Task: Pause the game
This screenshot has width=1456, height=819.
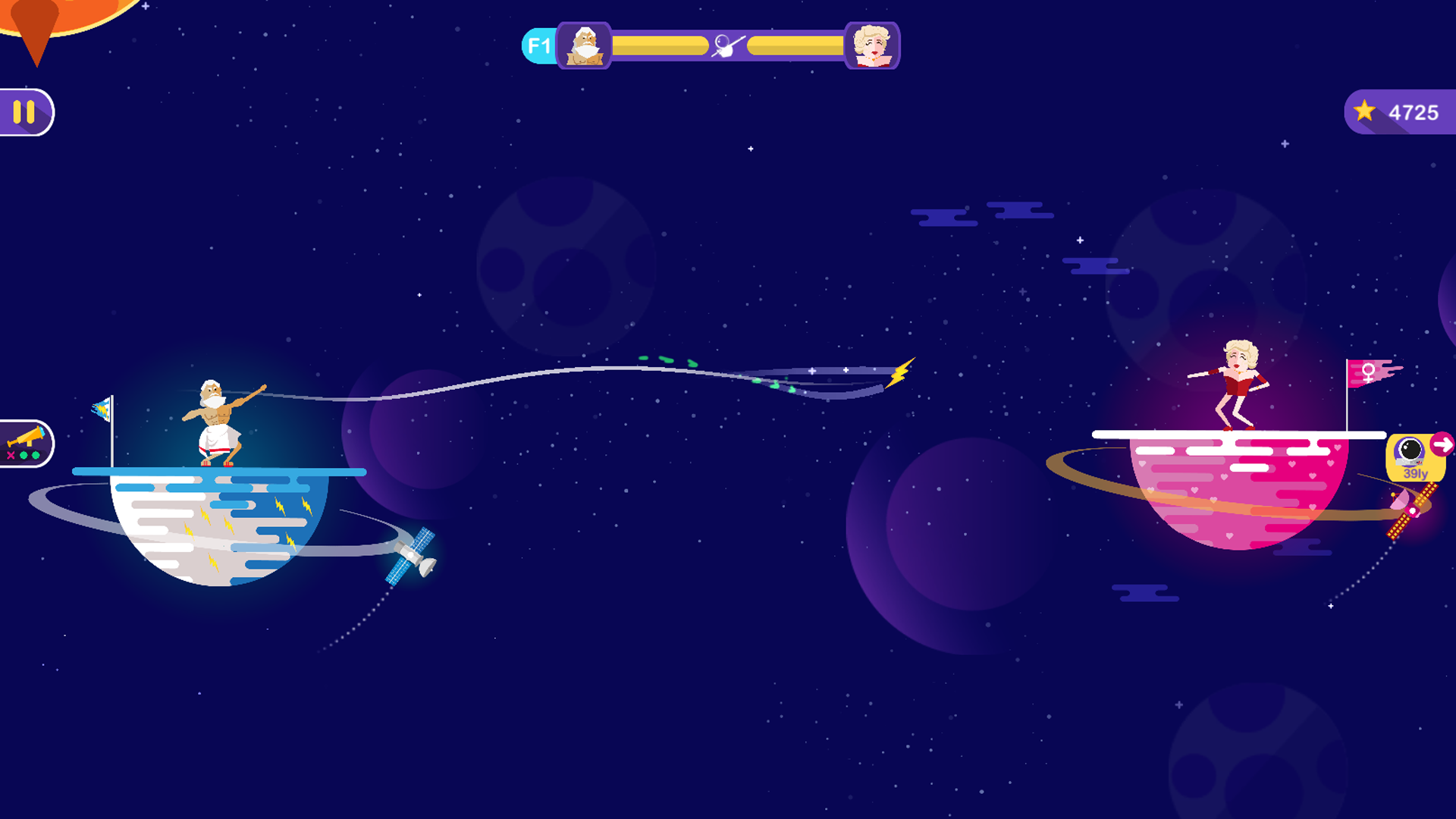Action: [24, 112]
